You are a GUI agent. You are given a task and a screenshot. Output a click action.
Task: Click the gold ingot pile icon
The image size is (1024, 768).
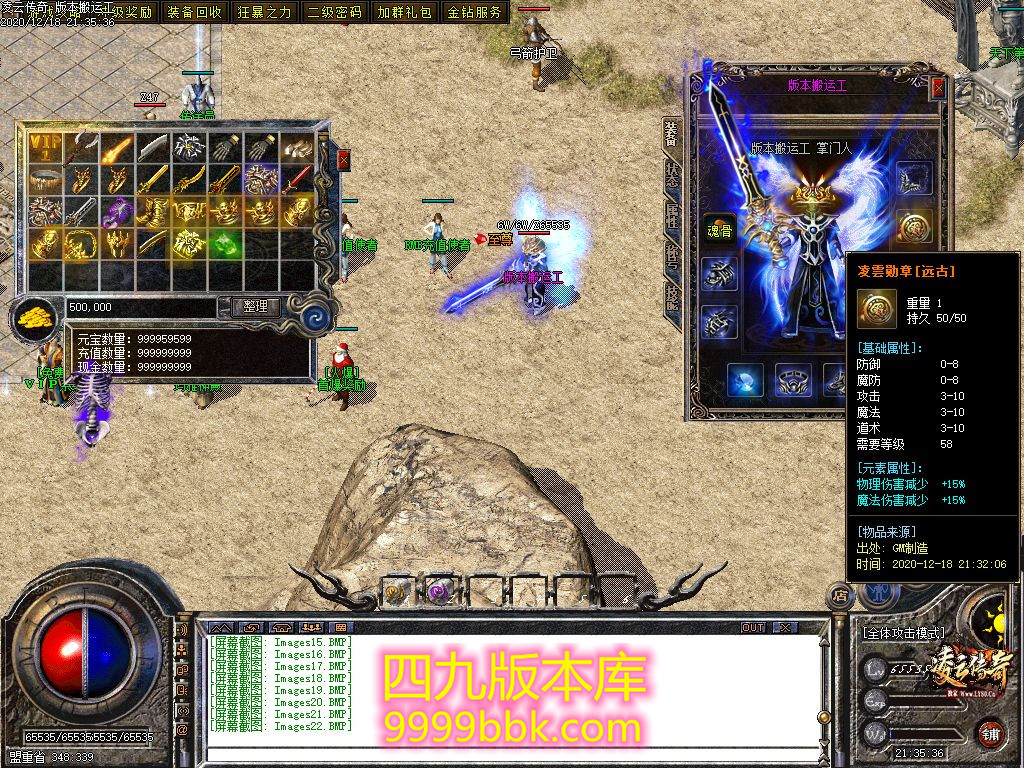point(36,318)
